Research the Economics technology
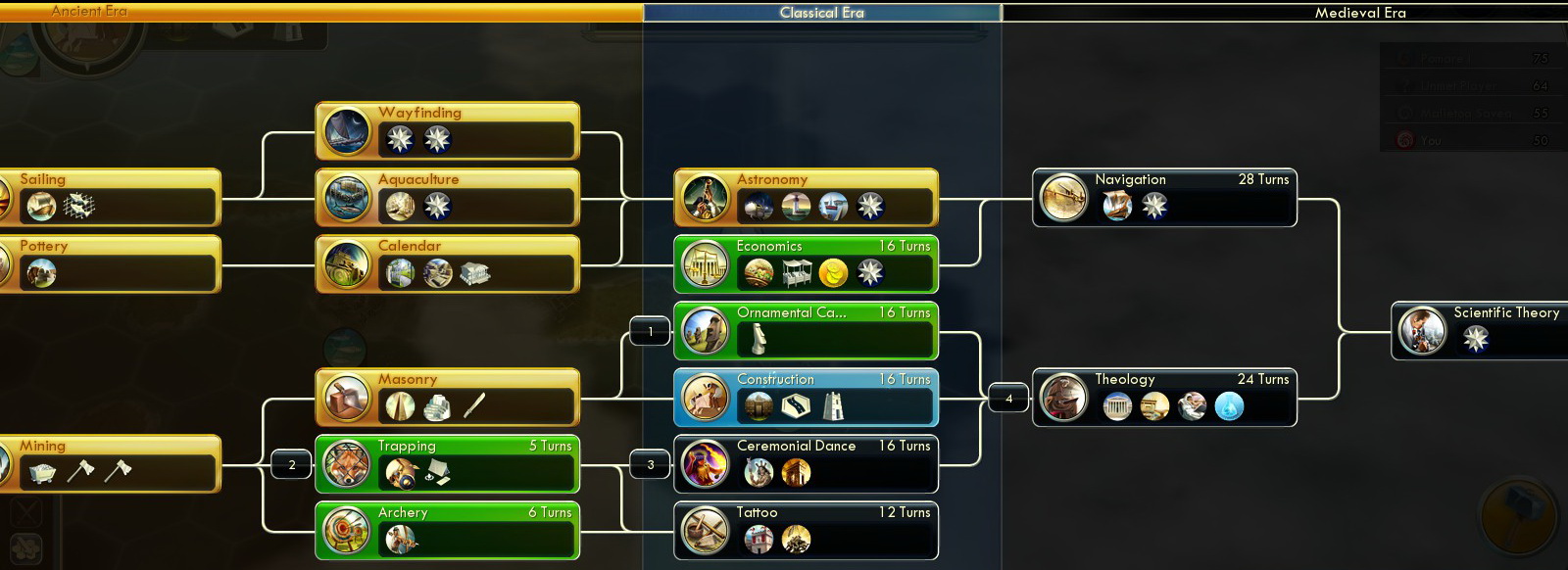 pos(806,263)
